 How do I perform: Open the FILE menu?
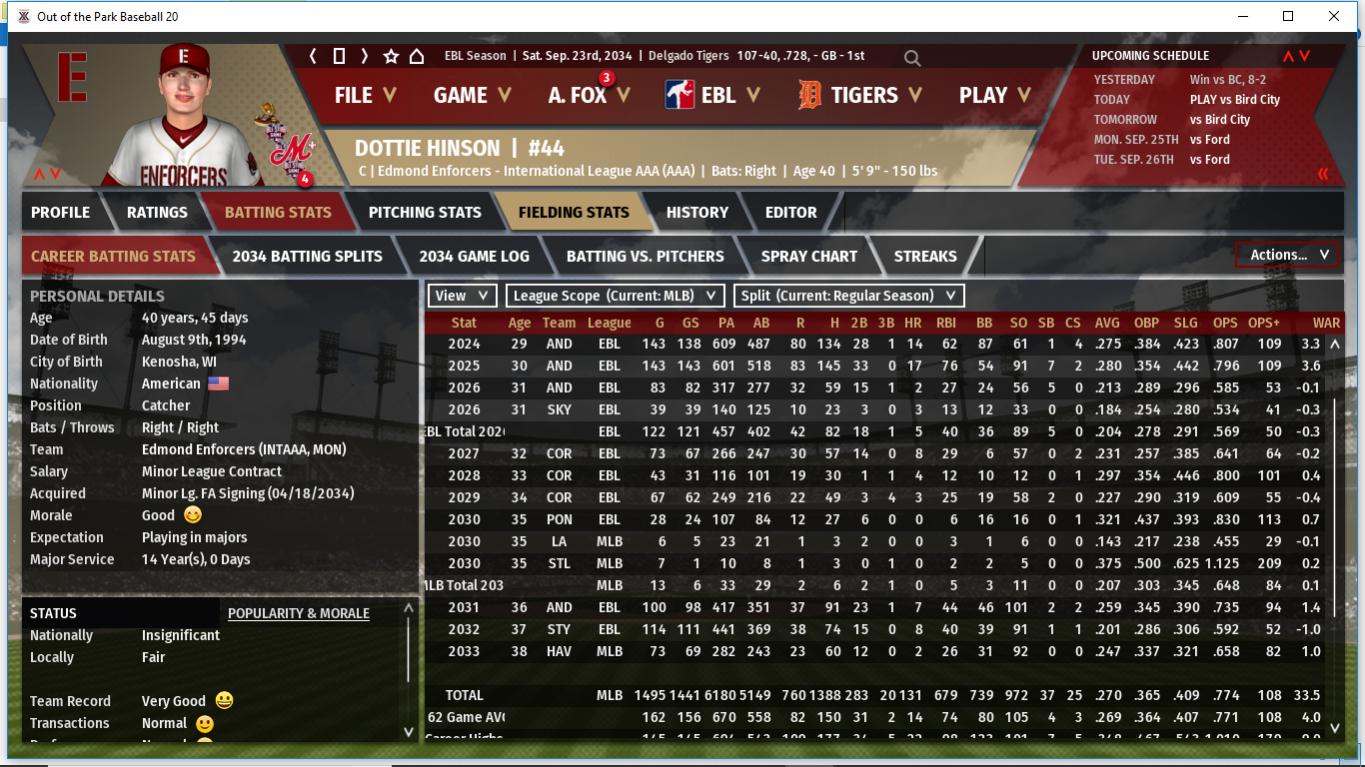coord(365,95)
